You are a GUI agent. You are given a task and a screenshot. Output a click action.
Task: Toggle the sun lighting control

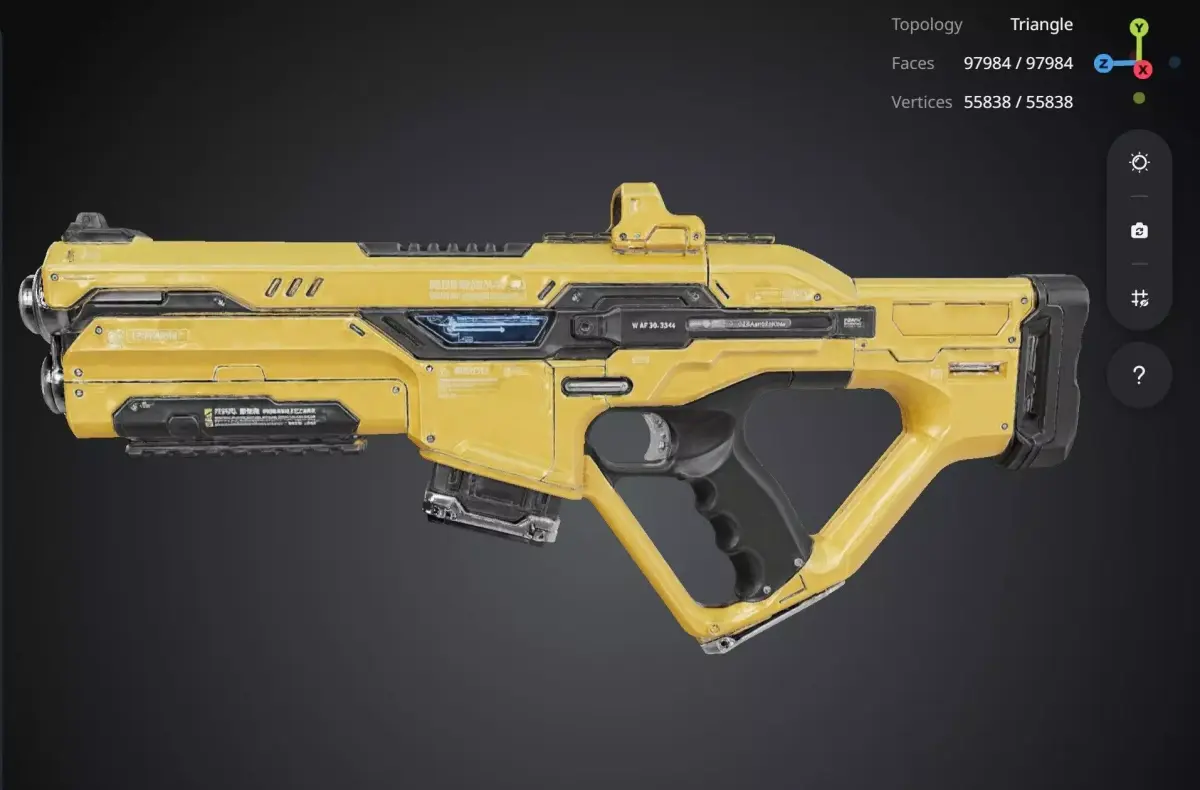point(1139,163)
